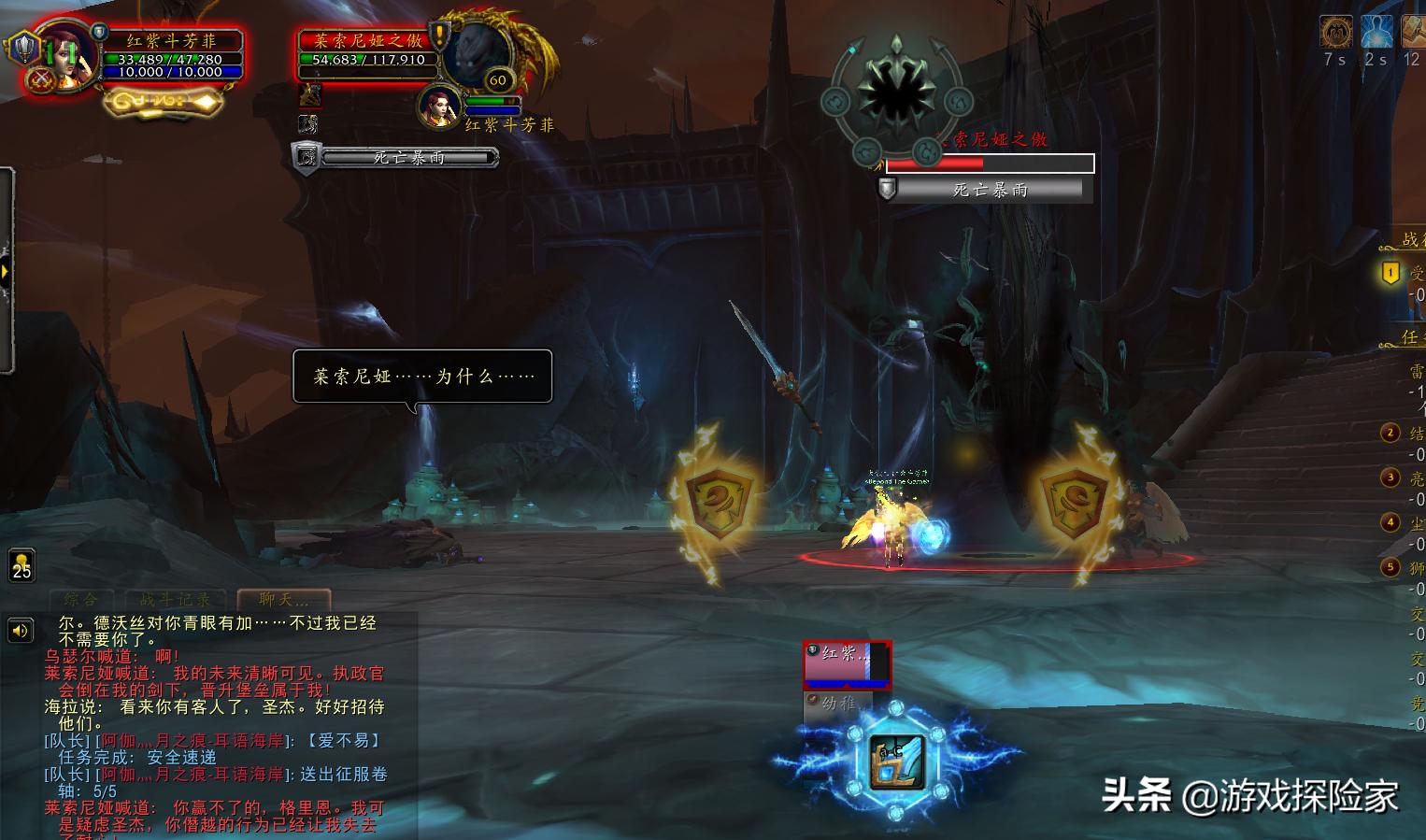Toggle the chat speaker icon
Screen dimensions: 1426x840
pyautogui.click(x=20, y=632)
